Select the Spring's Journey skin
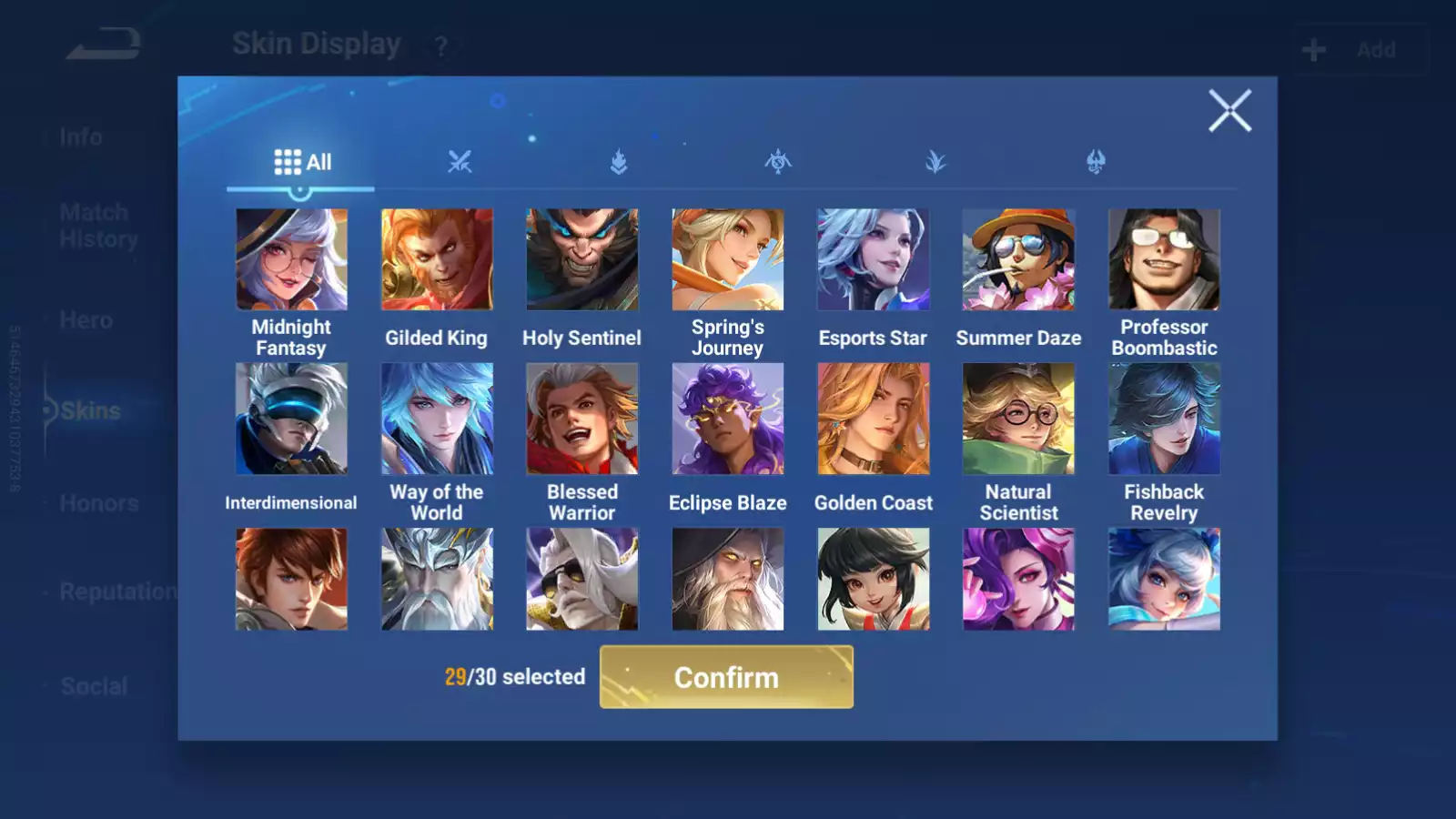 (728, 260)
